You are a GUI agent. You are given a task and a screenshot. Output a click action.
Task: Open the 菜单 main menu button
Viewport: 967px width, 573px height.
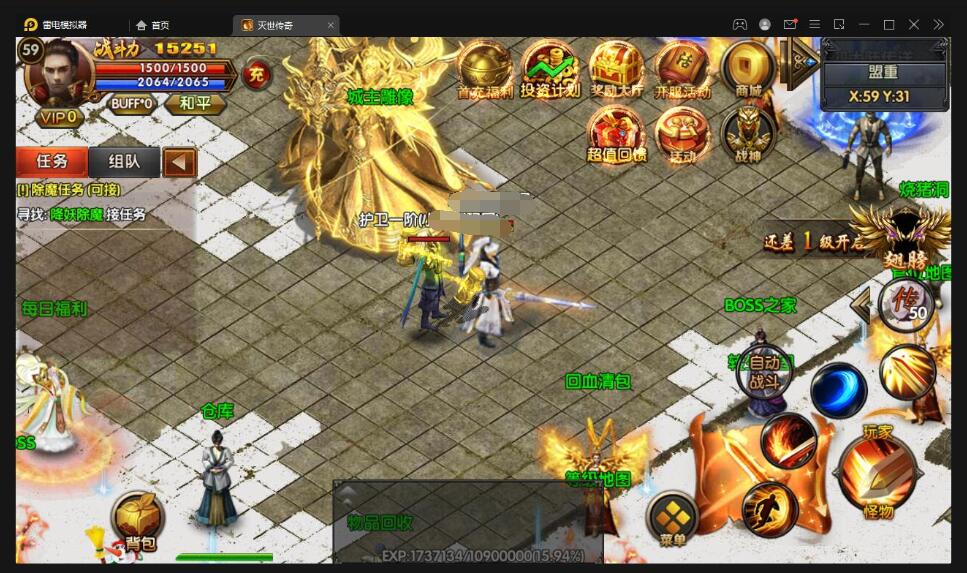[x=672, y=518]
